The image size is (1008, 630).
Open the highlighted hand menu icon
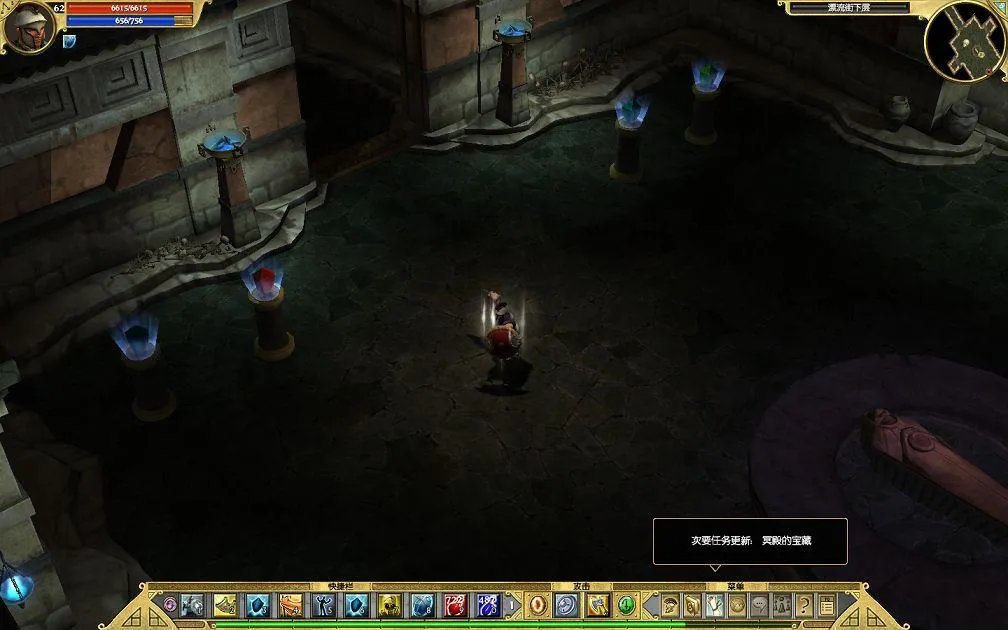click(715, 605)
